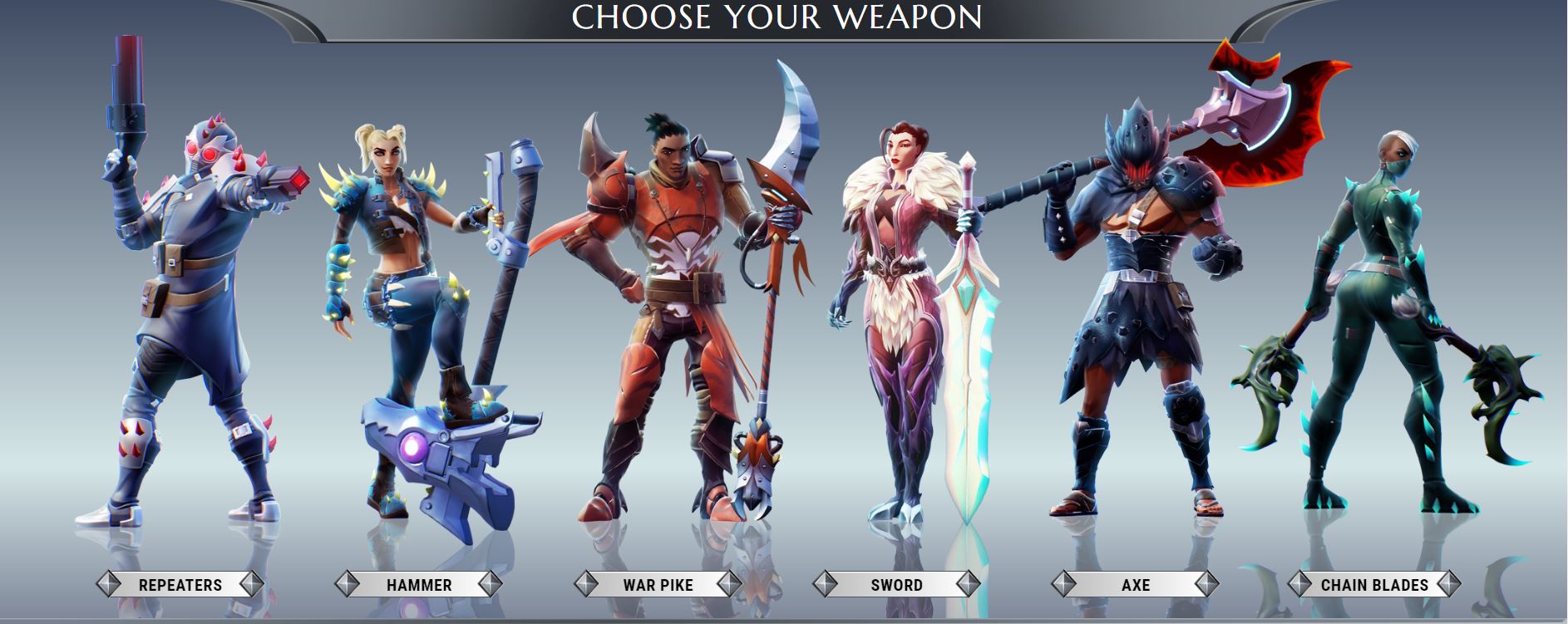
Task: Pick the War Pike weapon button
Action: (x=658, y=584)
